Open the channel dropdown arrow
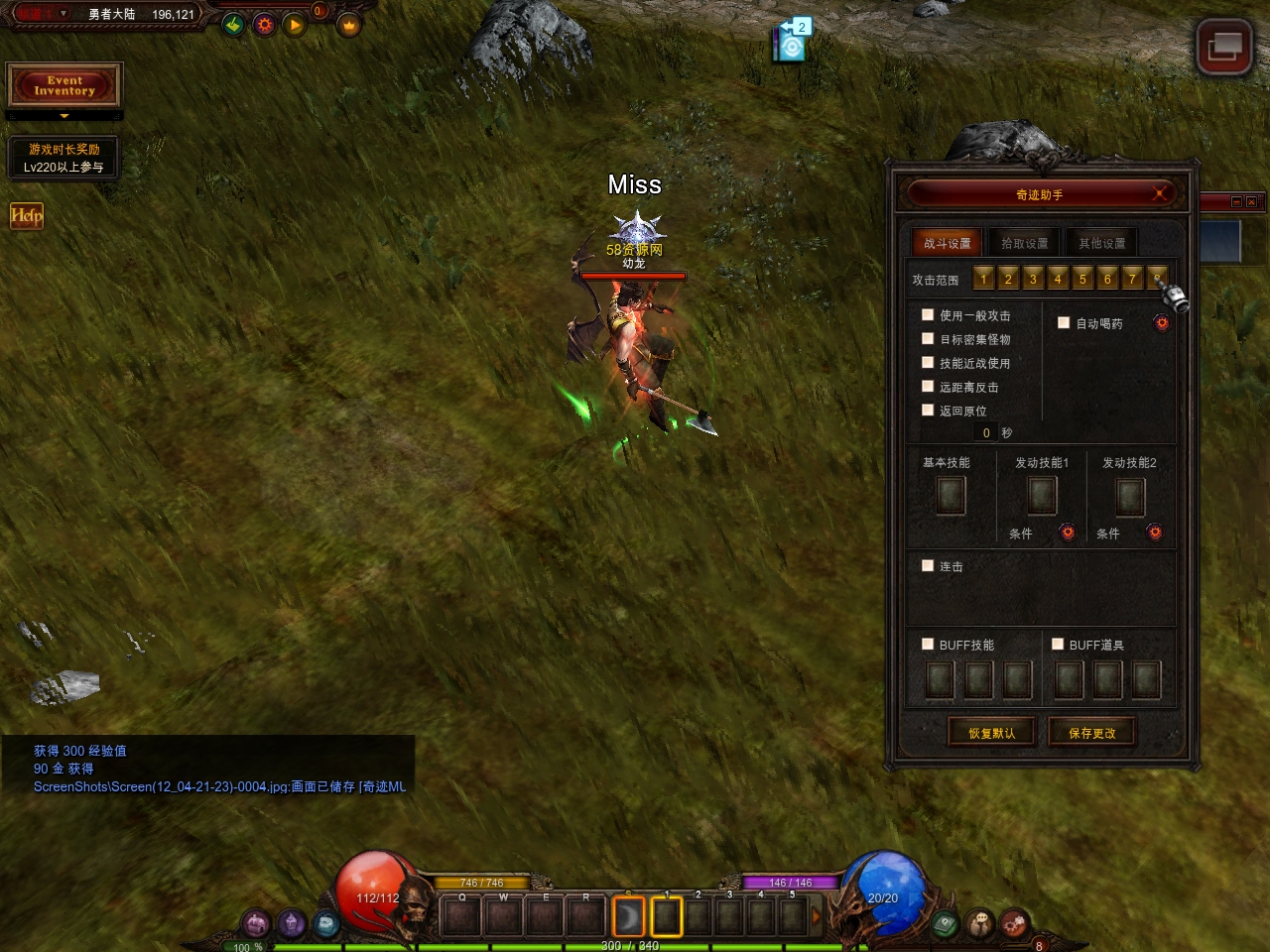The height and width of the screenshot is (952, 1270). (x=63, y=14)
